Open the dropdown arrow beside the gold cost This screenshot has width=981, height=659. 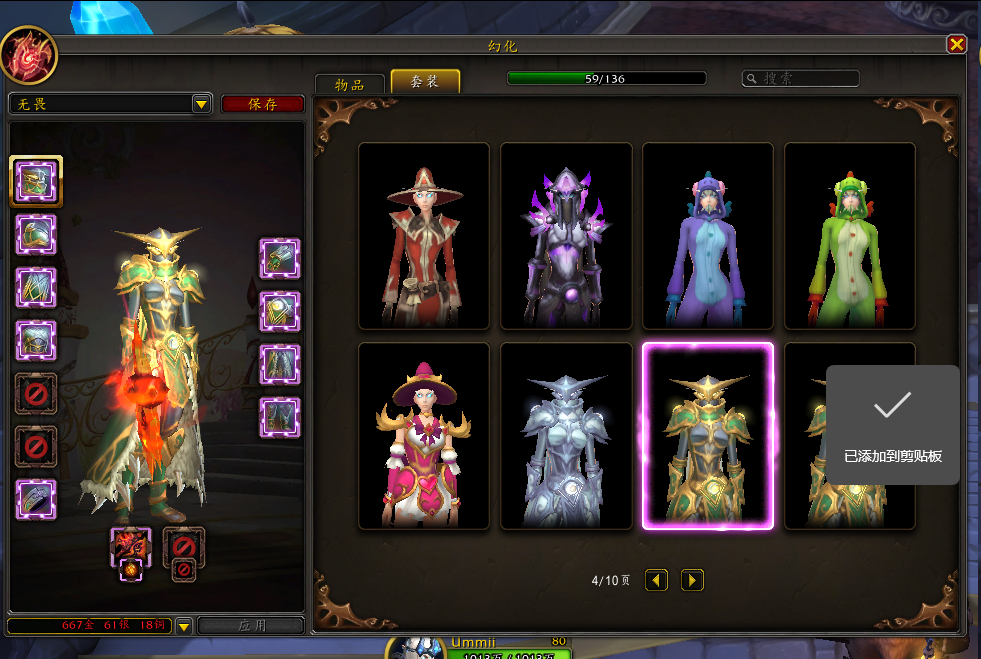[183, 626]
